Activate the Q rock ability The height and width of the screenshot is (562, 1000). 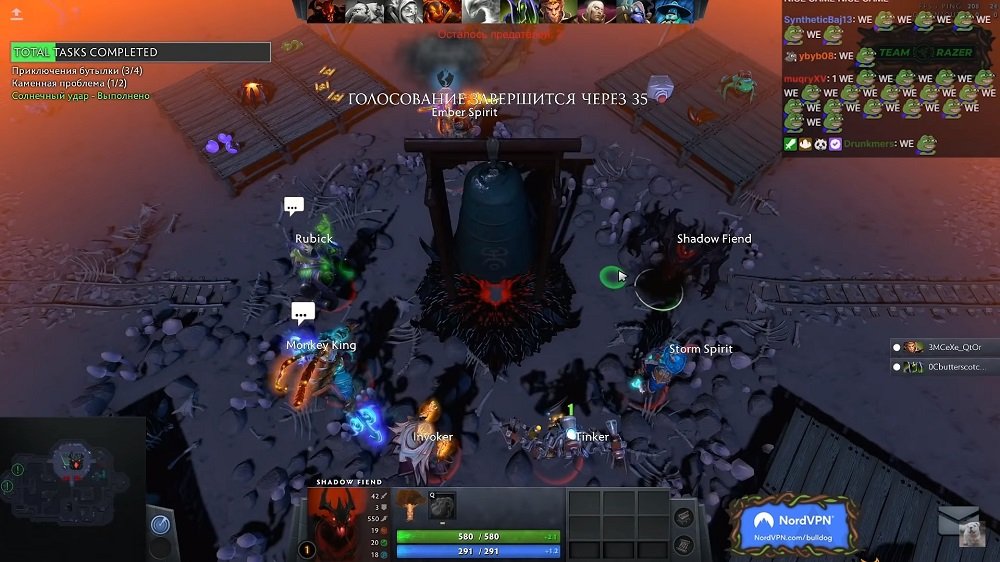pyautogui.click(x=442, y=505)
